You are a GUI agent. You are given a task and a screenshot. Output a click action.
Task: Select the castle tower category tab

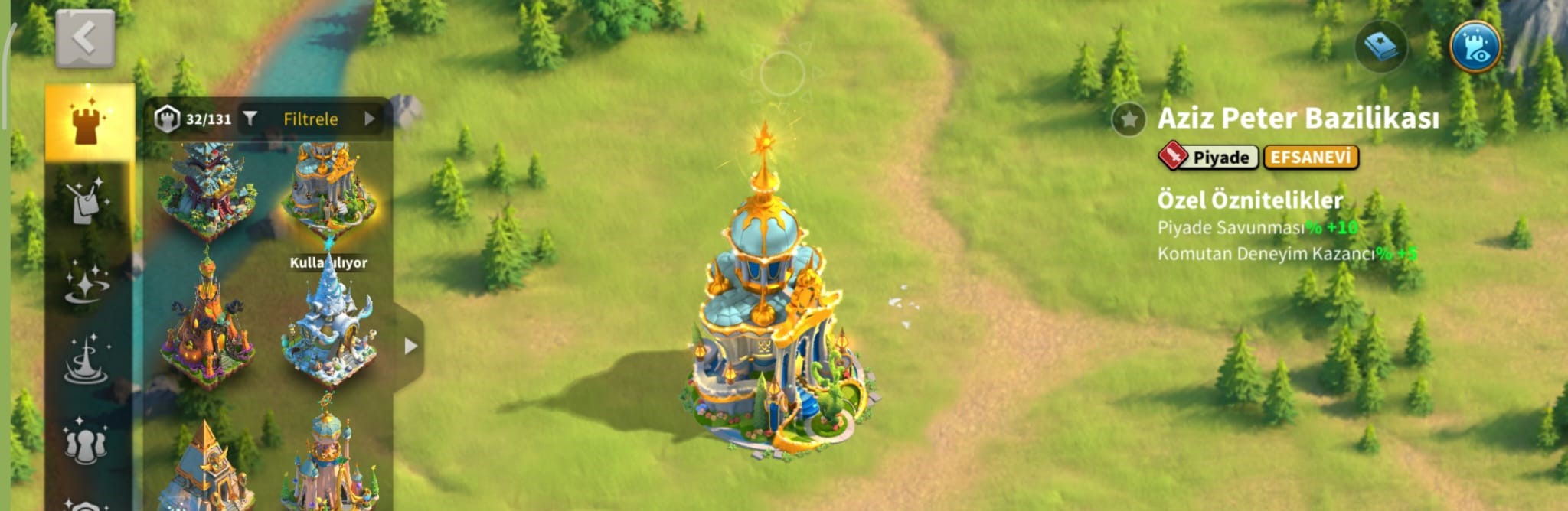89,122
